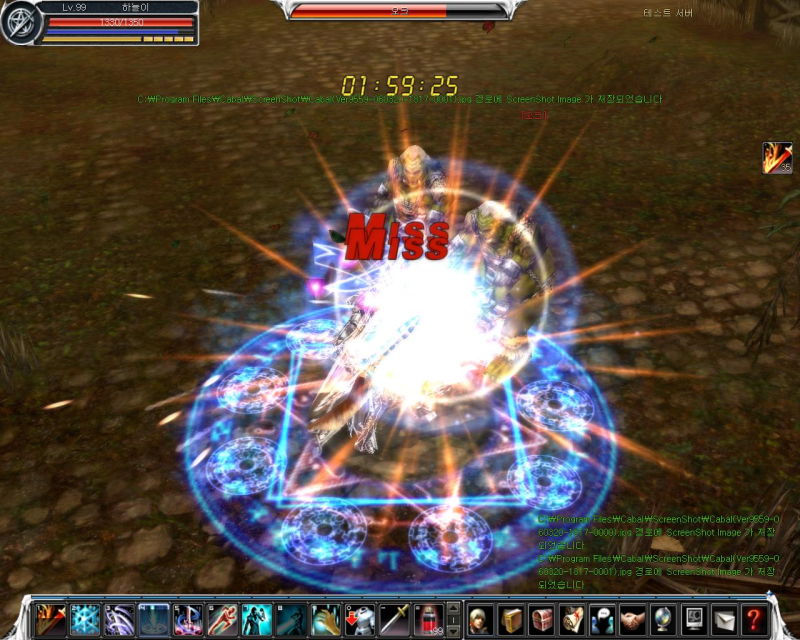Show the quest scroll log
The height and width of the screenshot is (640, 800).
pos(572,619)
